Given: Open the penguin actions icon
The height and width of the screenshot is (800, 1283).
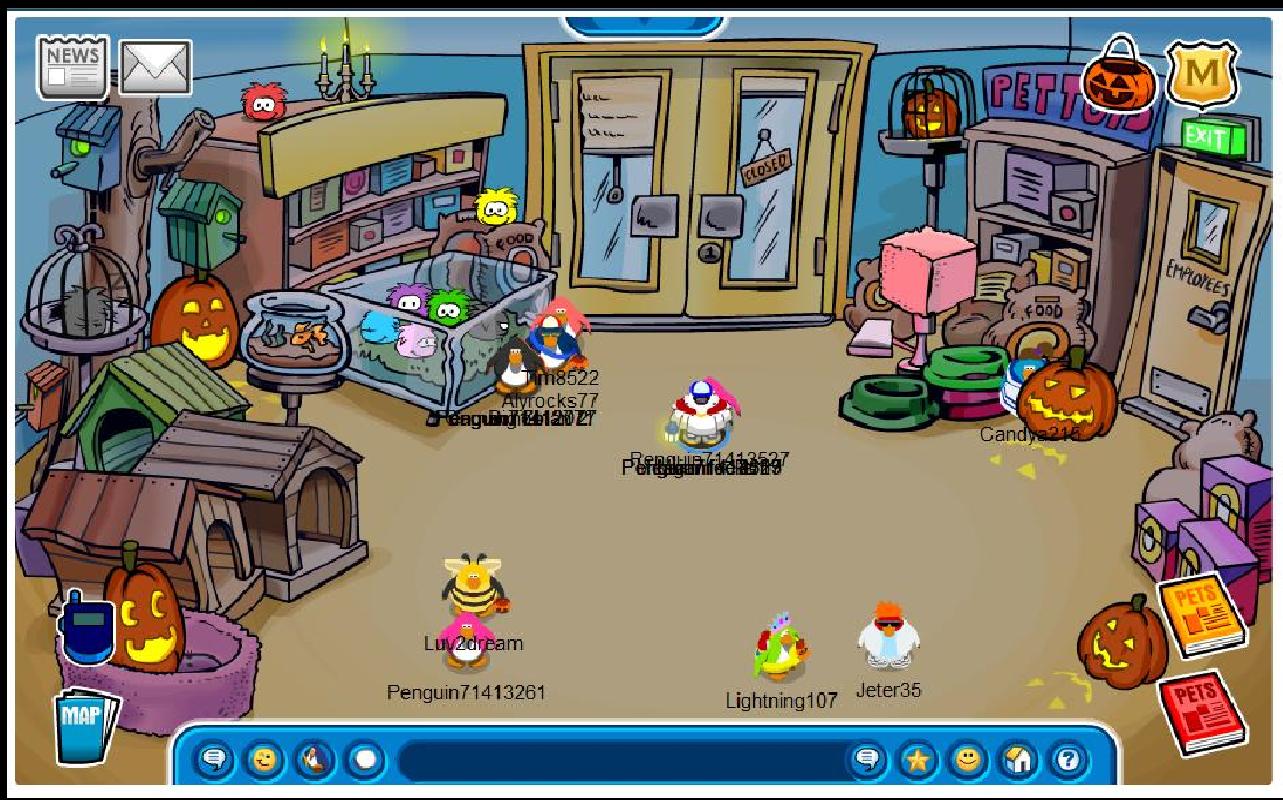Looking at the screenshot, I should 311,760.
